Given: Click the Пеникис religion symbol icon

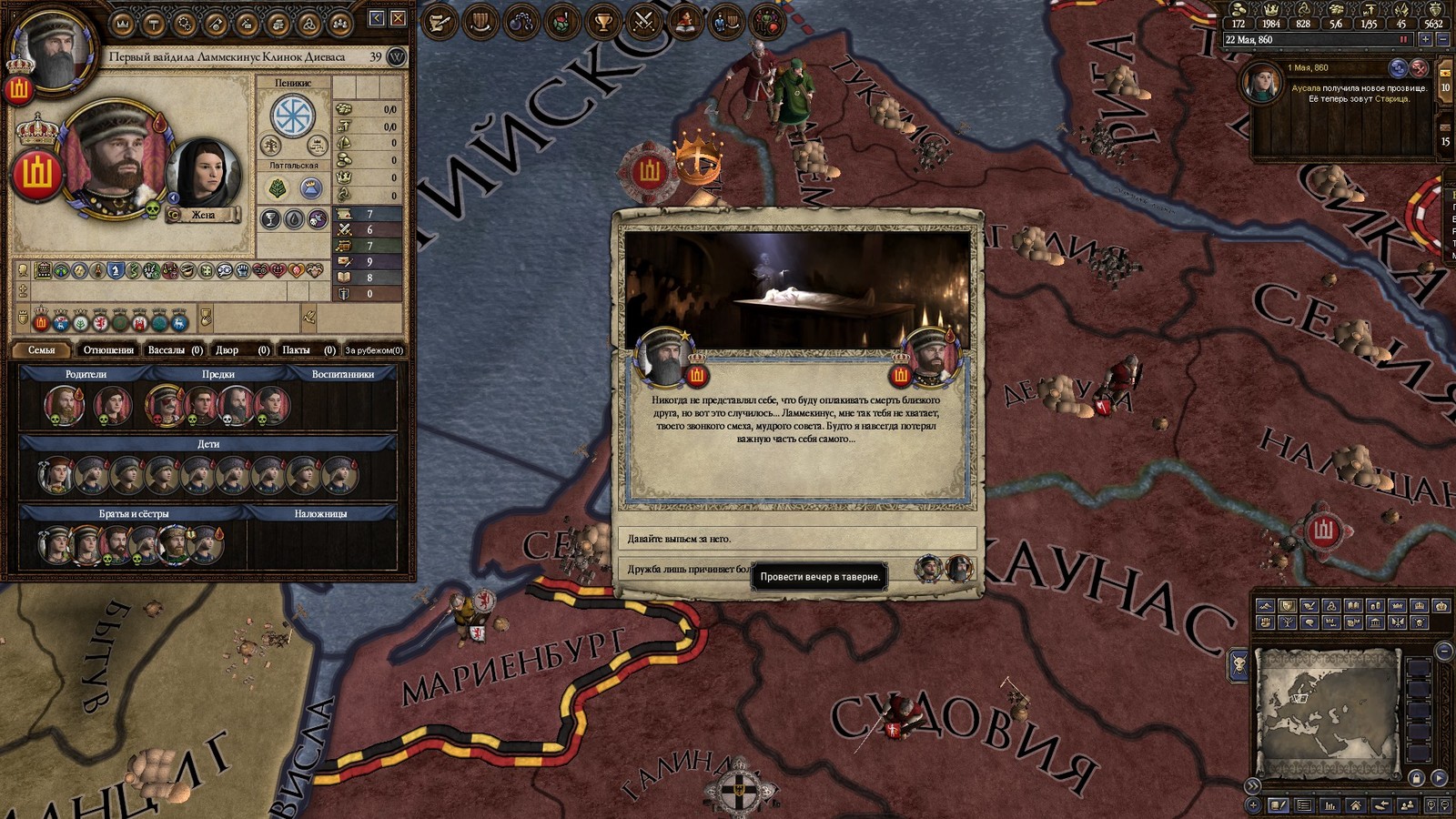Looking at the screenshot, I should point(293,116).
